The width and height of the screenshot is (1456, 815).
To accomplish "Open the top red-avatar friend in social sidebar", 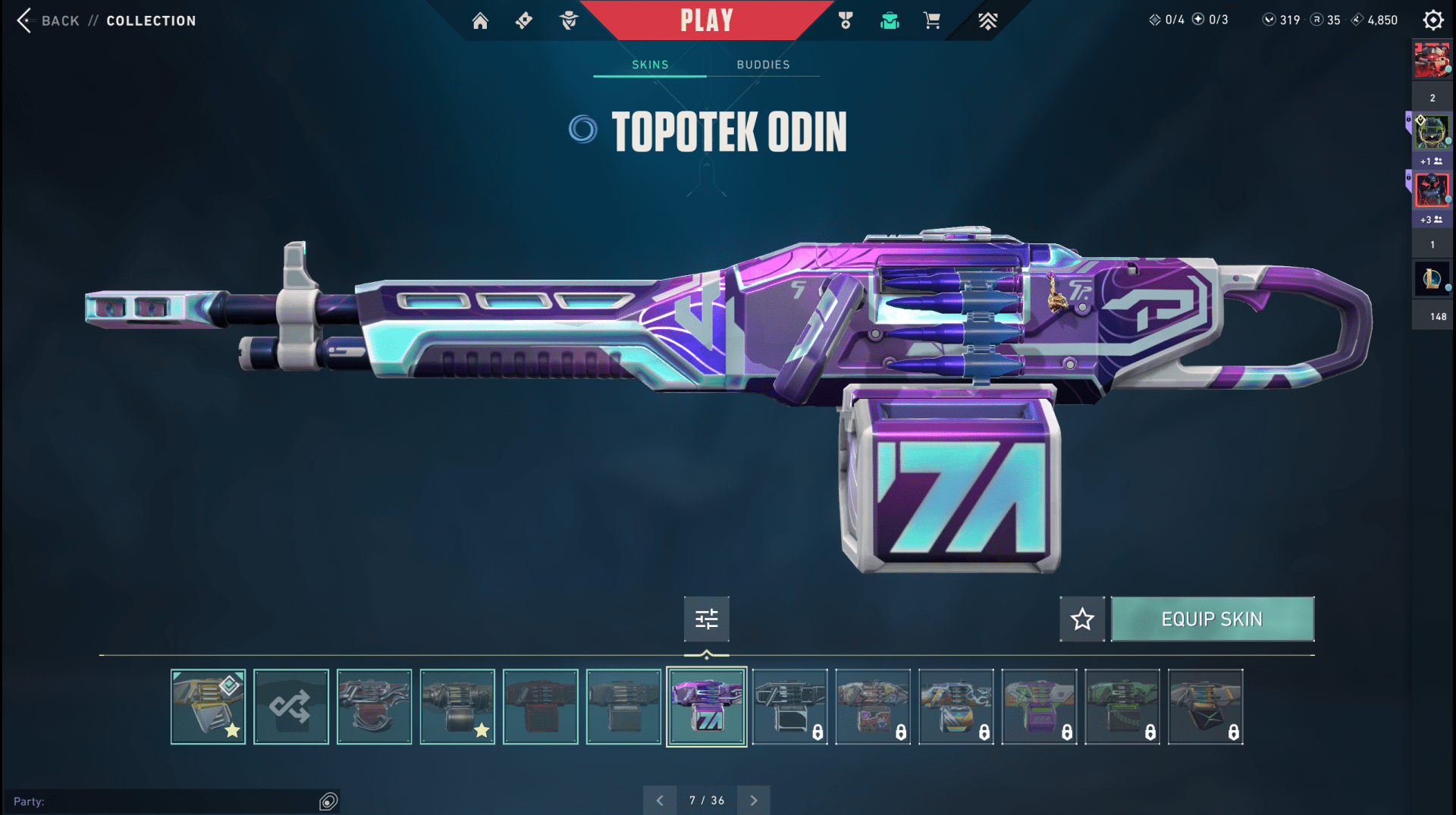I will click(1432, 61).
